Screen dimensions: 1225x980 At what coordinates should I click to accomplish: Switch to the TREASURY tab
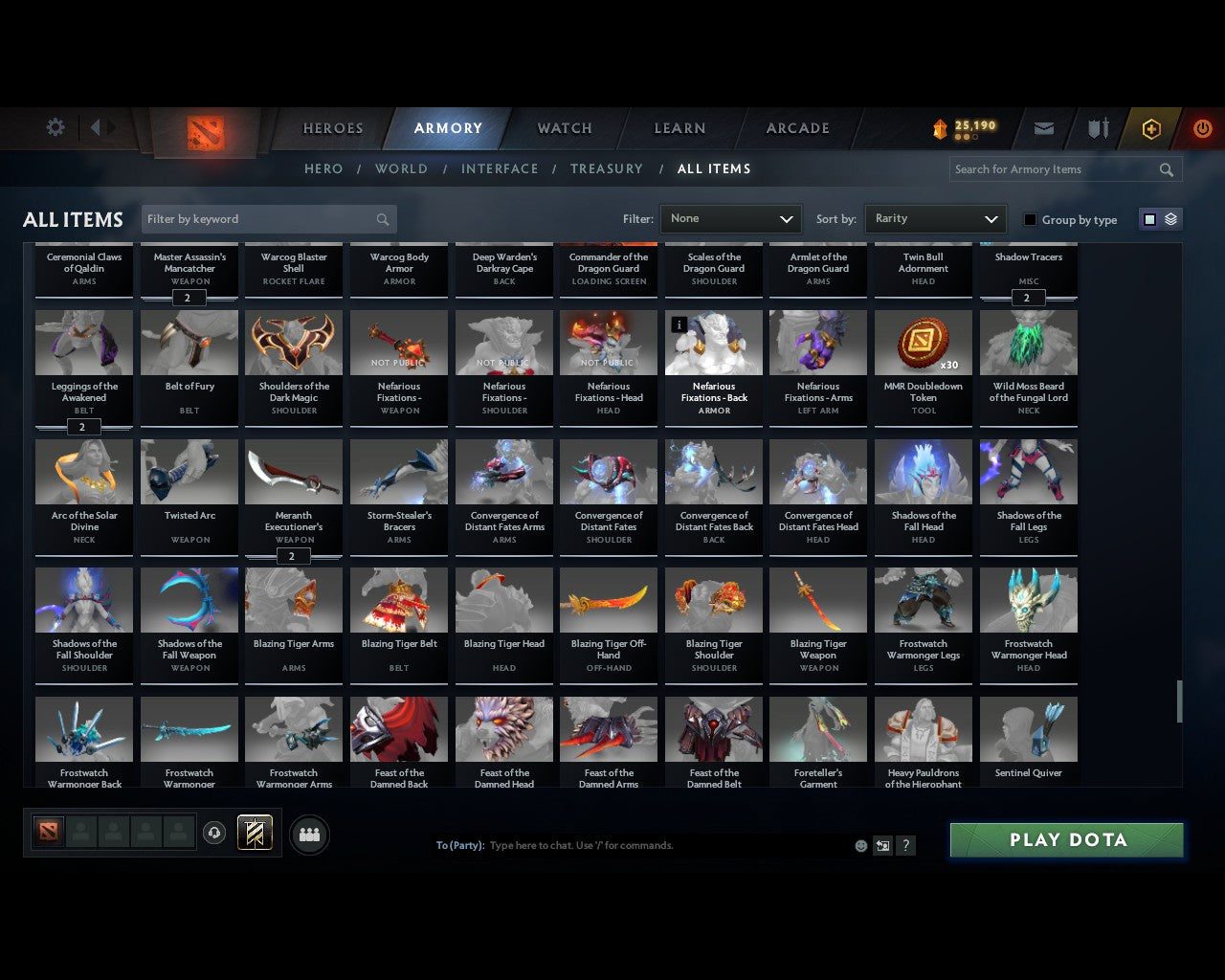[x=606, y=168]
